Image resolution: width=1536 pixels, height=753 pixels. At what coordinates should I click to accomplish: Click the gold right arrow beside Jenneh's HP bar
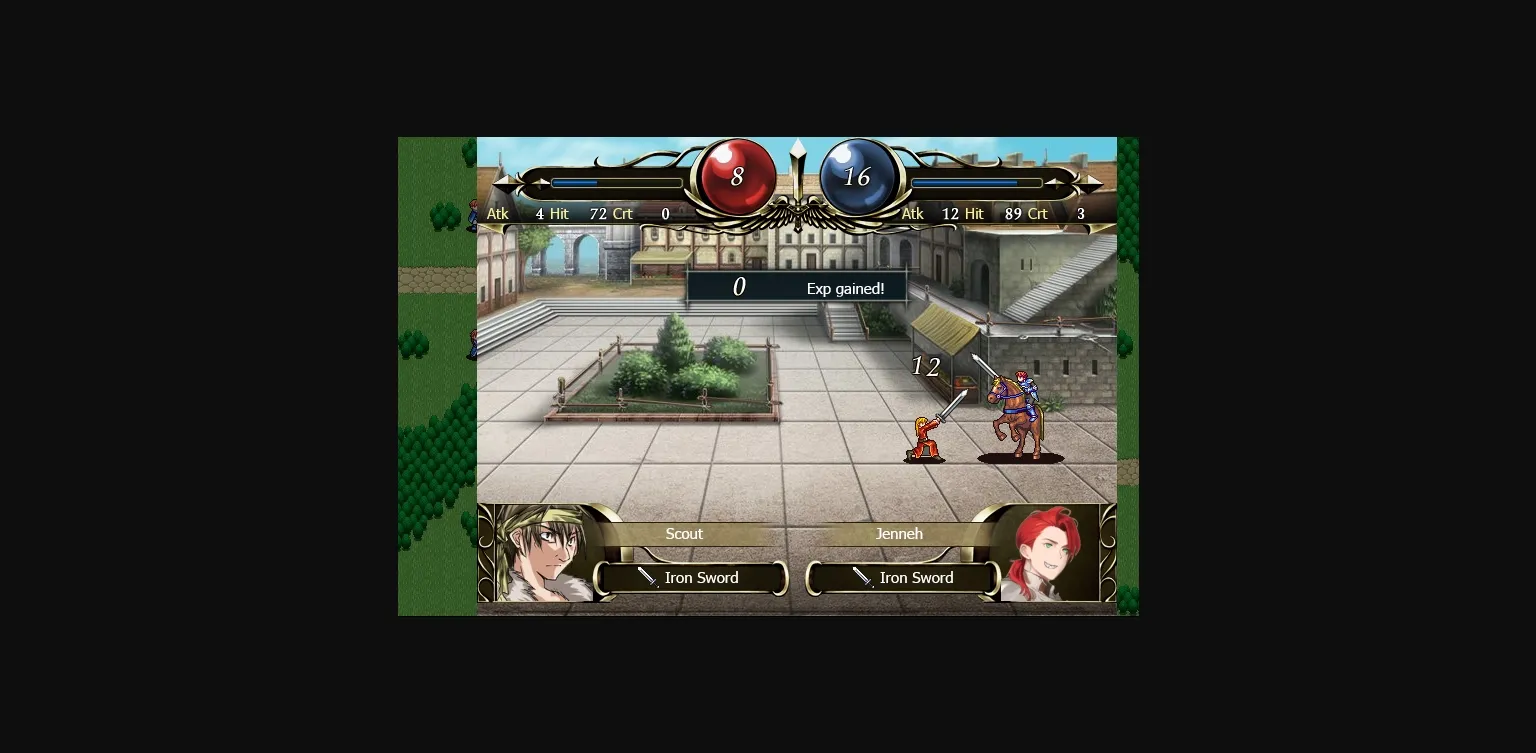point(1086,182)
